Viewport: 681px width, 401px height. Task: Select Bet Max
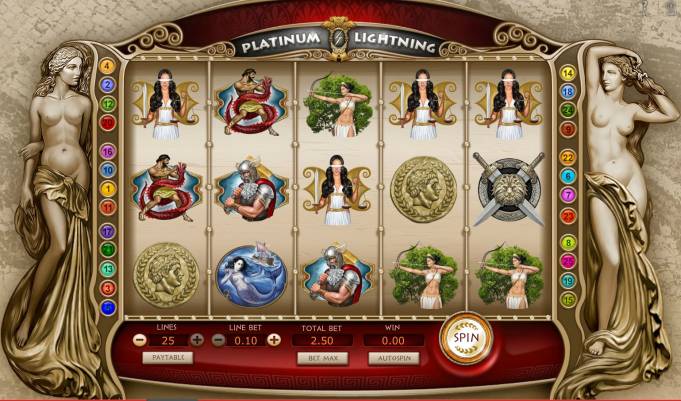322,357
